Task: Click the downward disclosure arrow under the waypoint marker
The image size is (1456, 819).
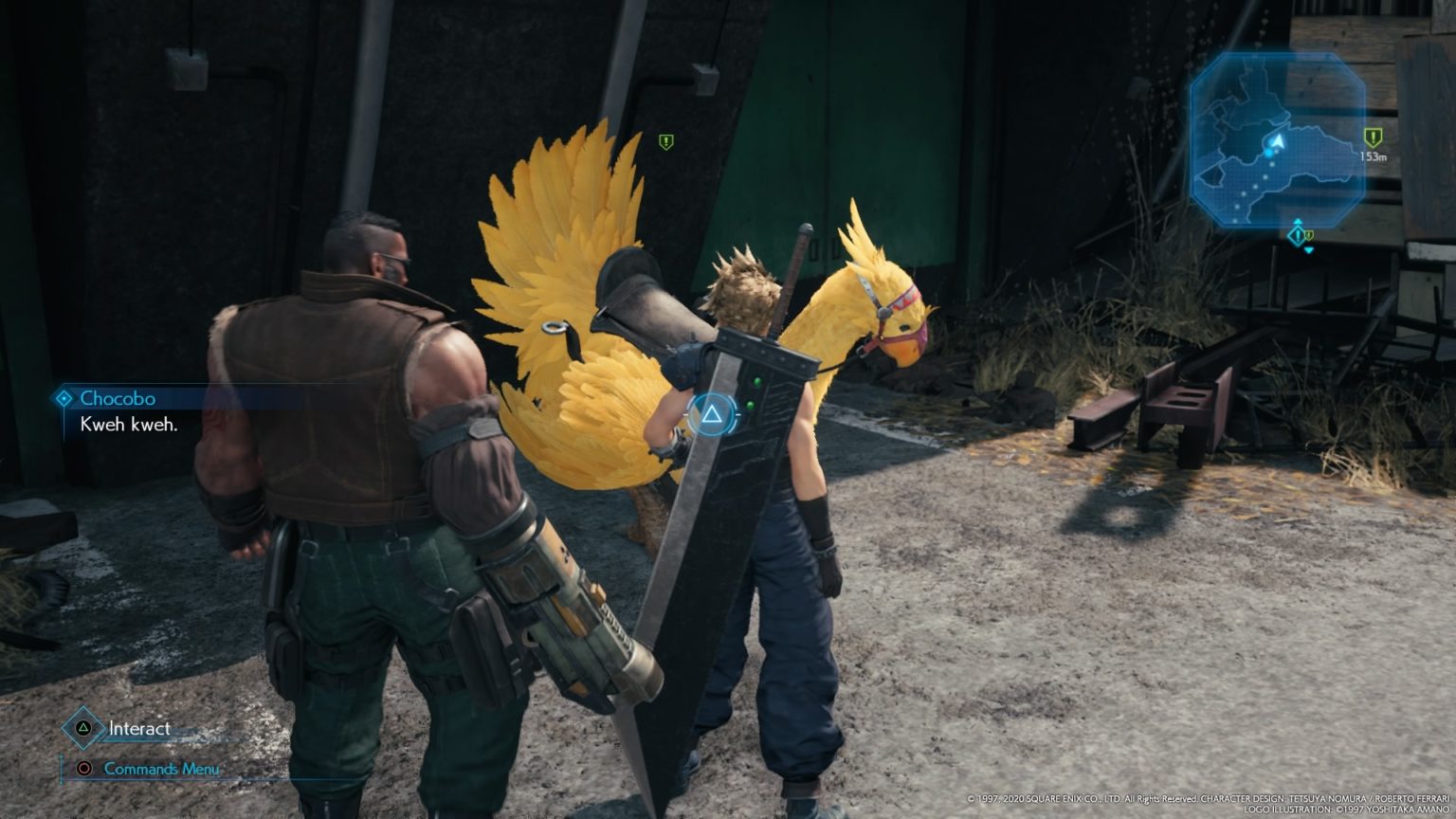Action: (x=1309, y=250)
